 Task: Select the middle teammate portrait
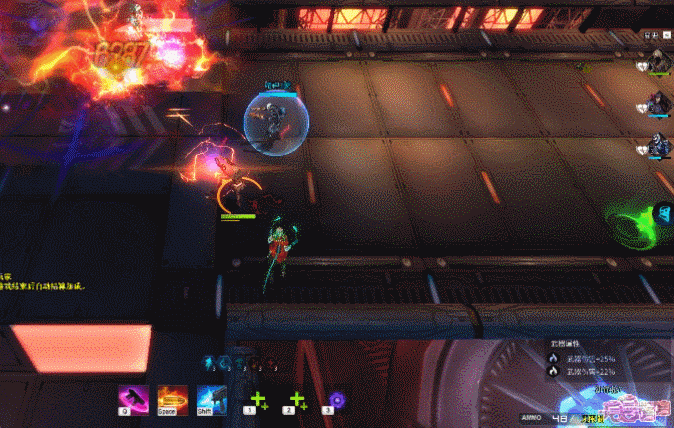tap(659, 102)
